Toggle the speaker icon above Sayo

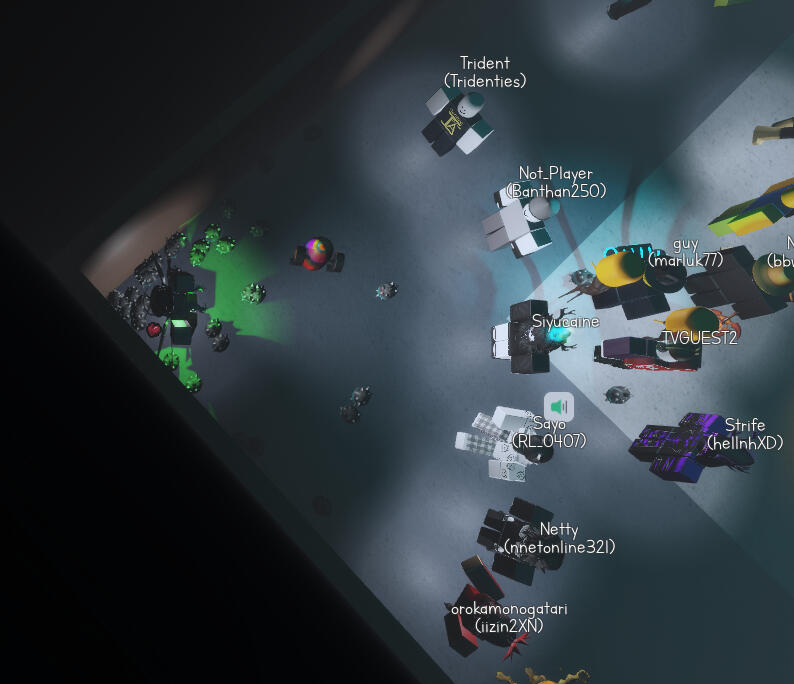click(559, 406)
